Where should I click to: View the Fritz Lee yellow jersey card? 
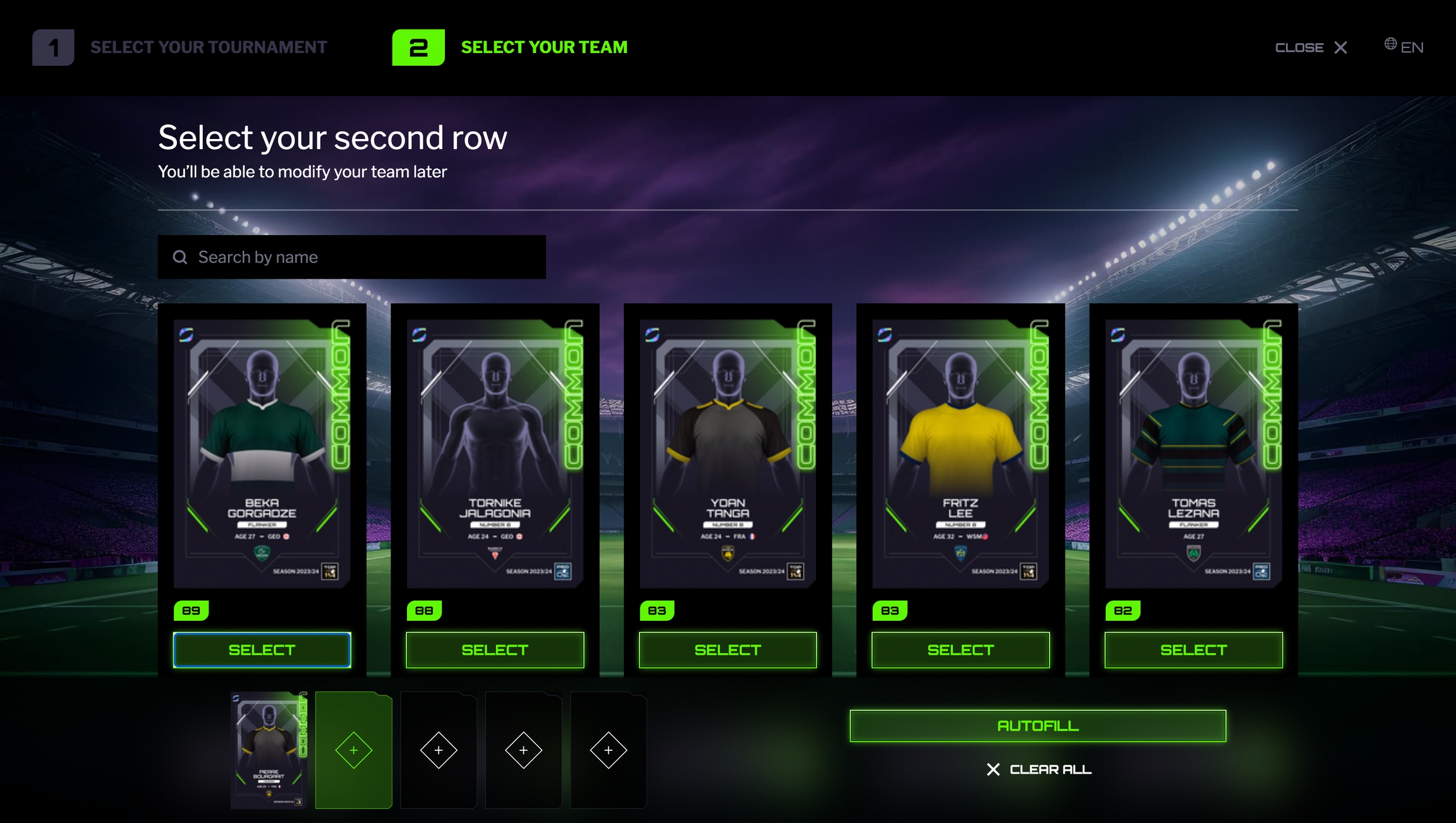click(x=960, y=453)
